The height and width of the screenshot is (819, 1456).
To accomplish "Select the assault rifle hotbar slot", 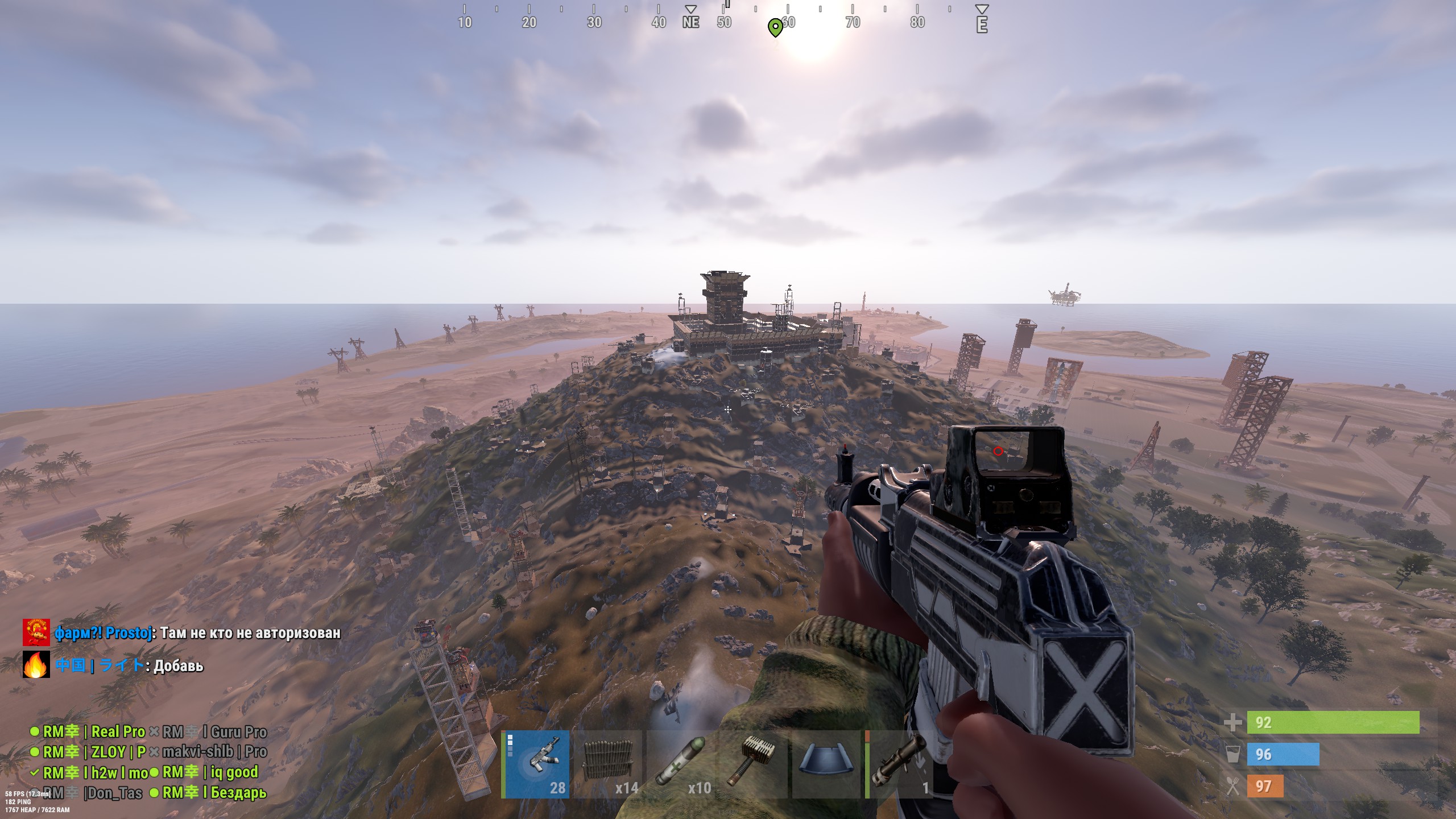I will pos(536,764).
